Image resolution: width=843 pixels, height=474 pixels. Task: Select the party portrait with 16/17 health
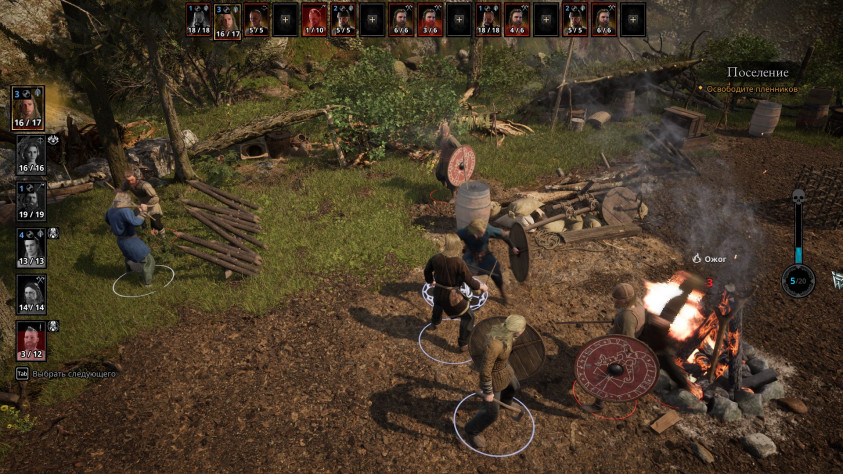(x=30, y=107)
